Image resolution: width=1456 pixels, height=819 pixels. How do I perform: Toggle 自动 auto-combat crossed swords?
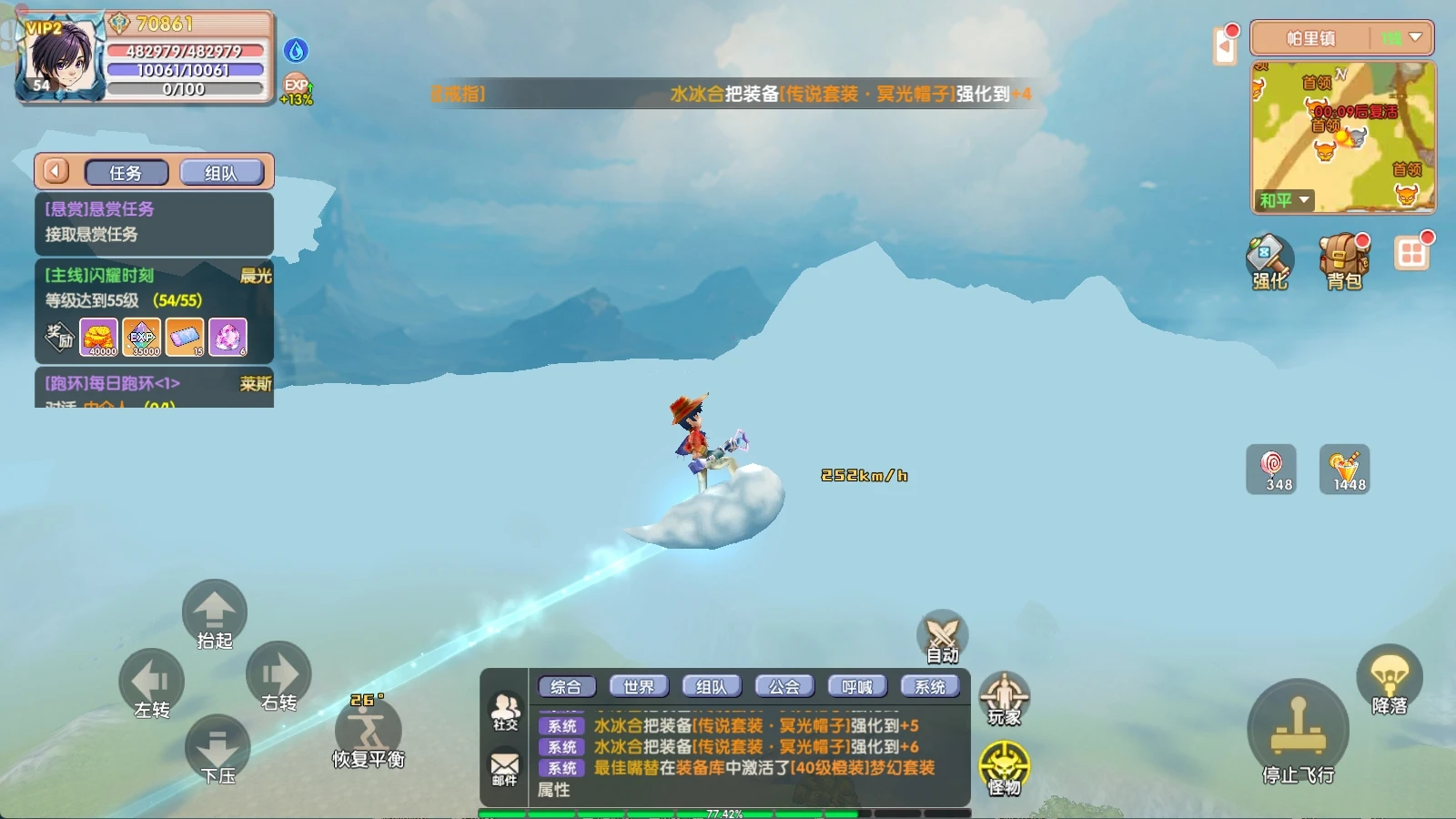point(942,636)
